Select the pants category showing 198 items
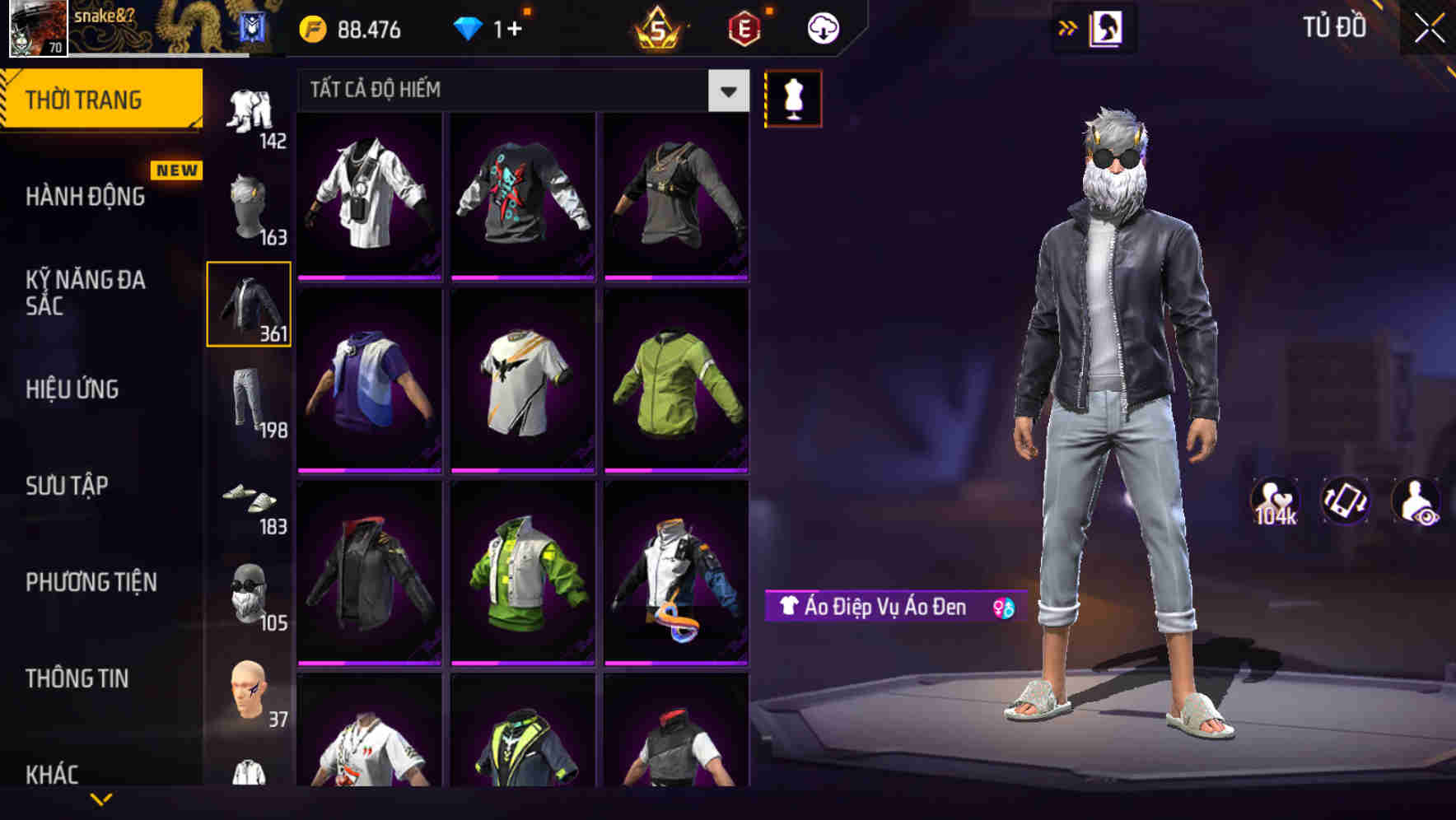 (247, 401)
